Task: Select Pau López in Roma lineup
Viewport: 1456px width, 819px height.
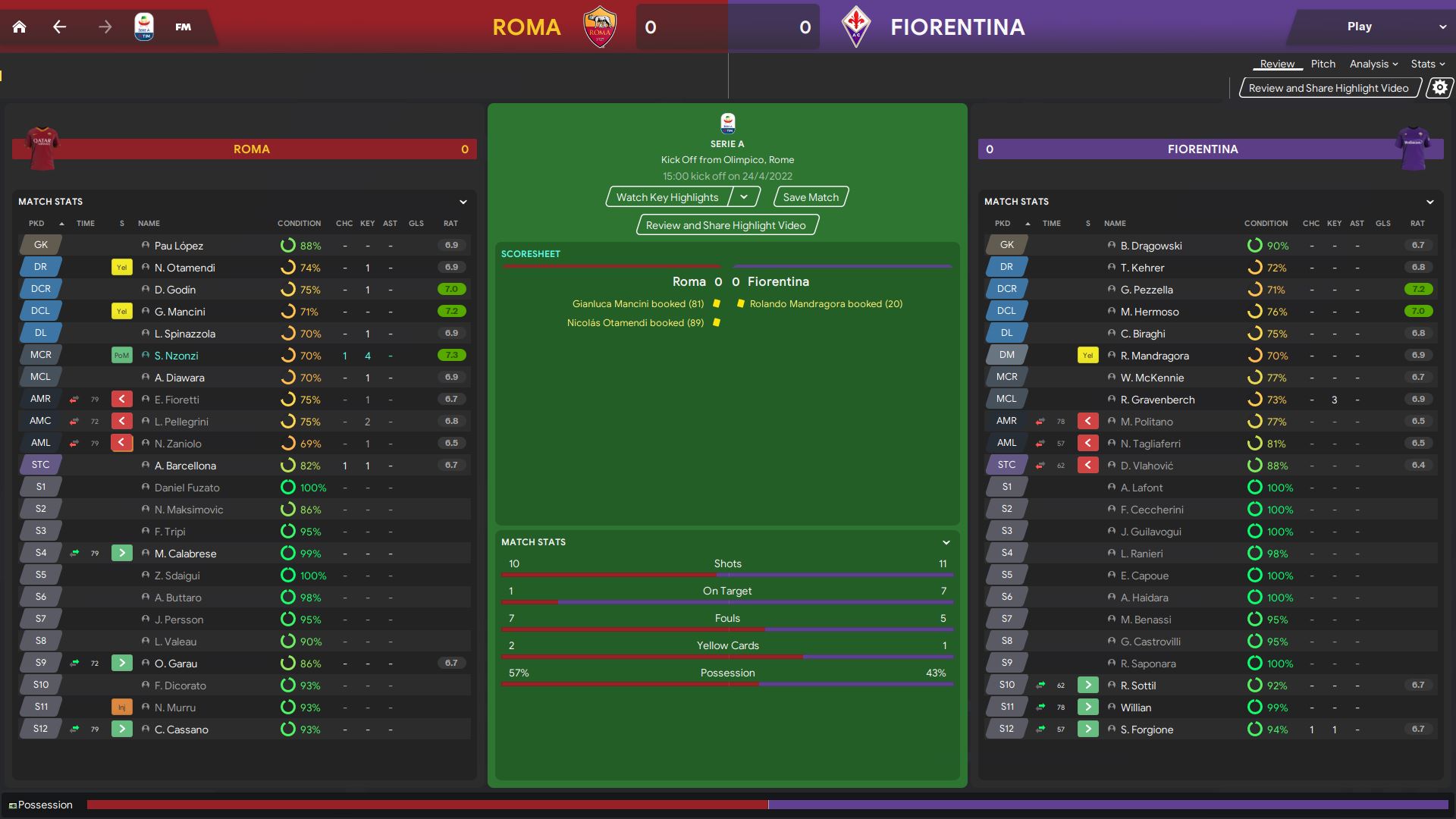Action: click(178, 246)
